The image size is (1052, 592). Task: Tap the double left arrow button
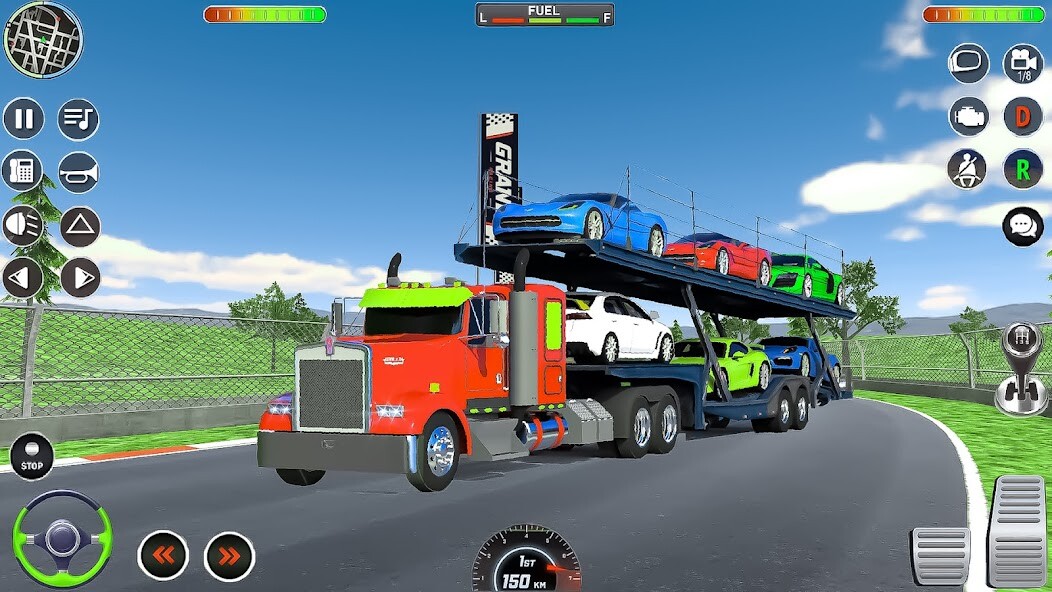click(x=163, y=556)
